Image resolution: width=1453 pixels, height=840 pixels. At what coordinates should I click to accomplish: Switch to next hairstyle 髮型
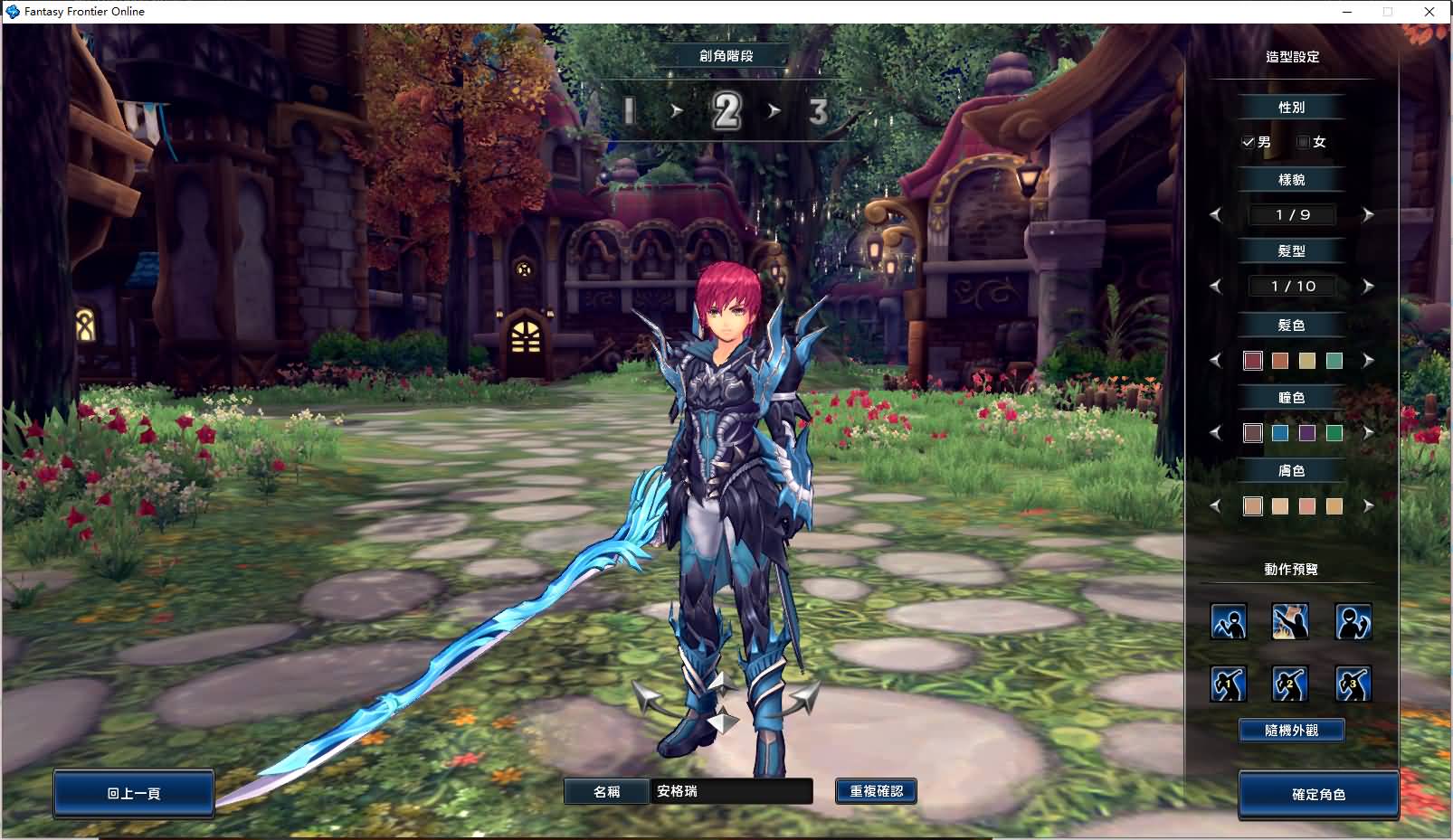point(1368,286)
